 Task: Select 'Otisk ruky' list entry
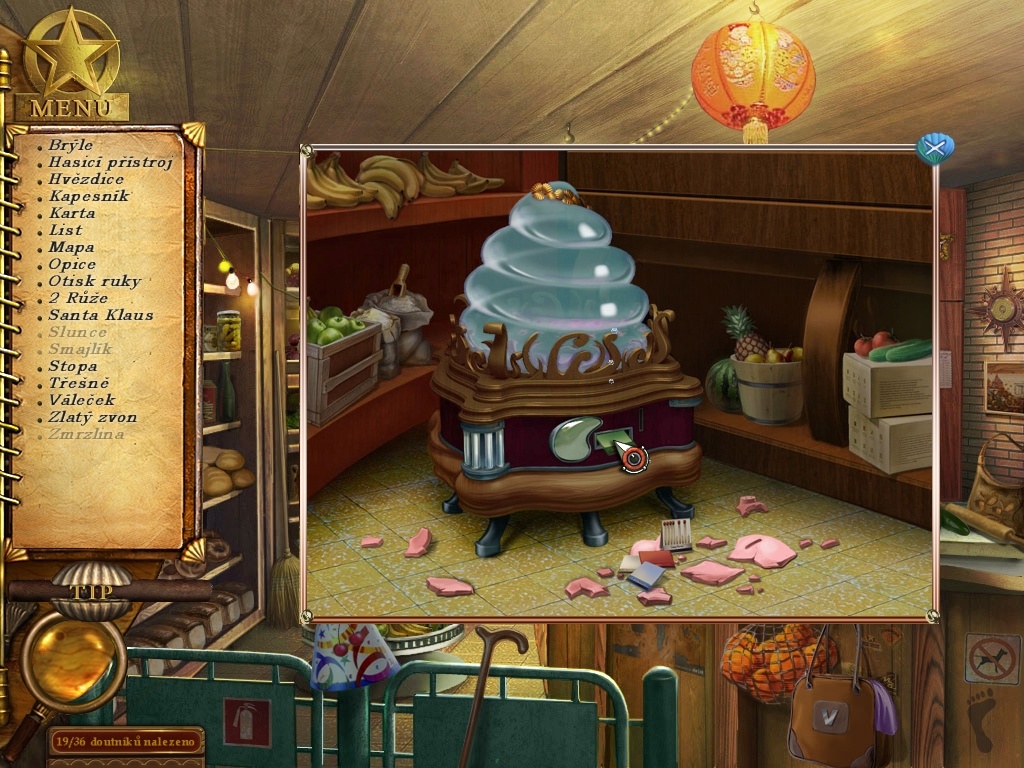[95, 281]
